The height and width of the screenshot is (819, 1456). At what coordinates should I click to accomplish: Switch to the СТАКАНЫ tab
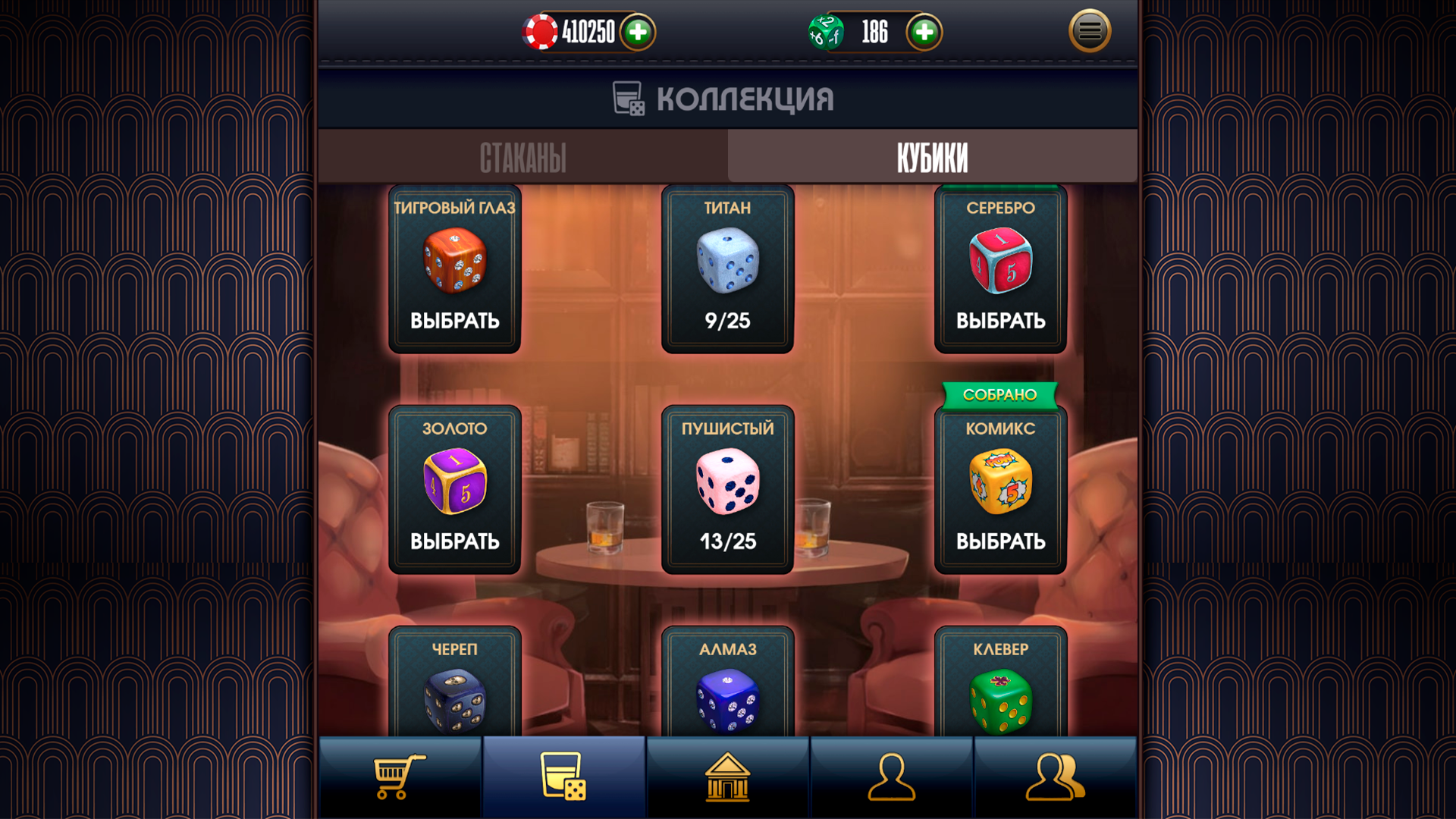point(522,155)
